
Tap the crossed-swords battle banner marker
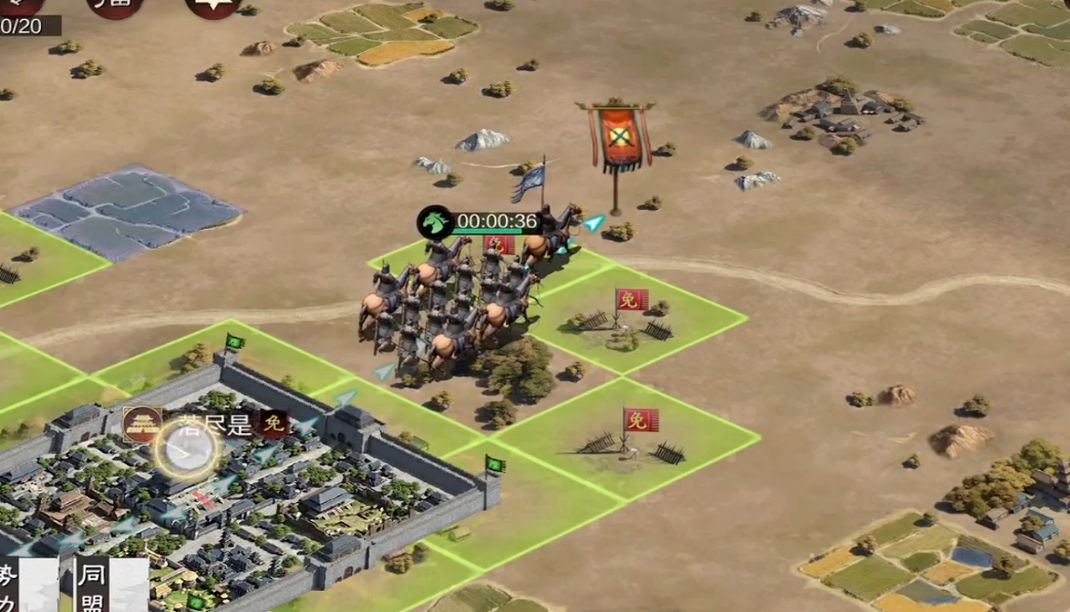coord(619,137)
